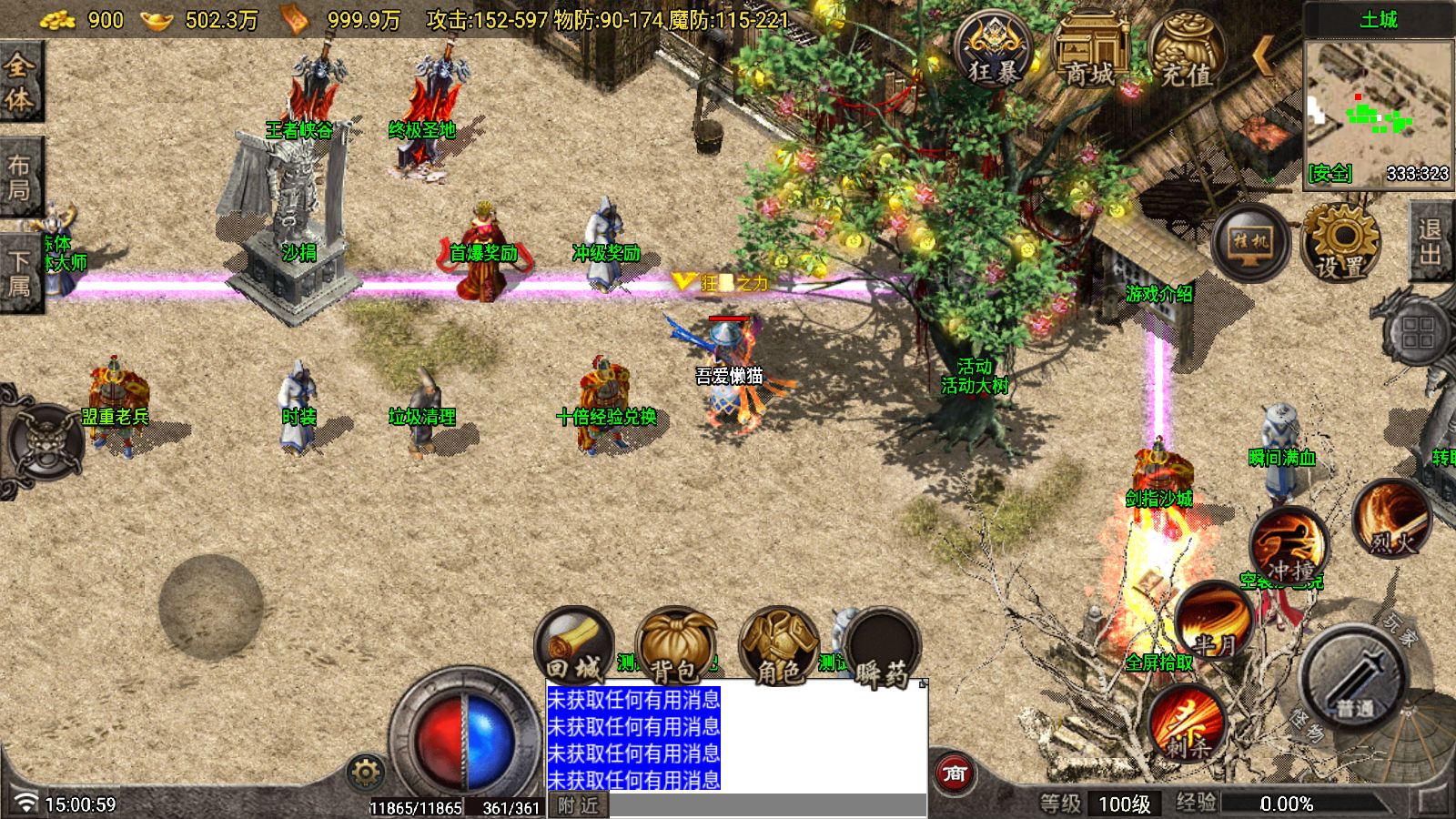
Task: Select the 下属 tab
Action: point(19,273)
